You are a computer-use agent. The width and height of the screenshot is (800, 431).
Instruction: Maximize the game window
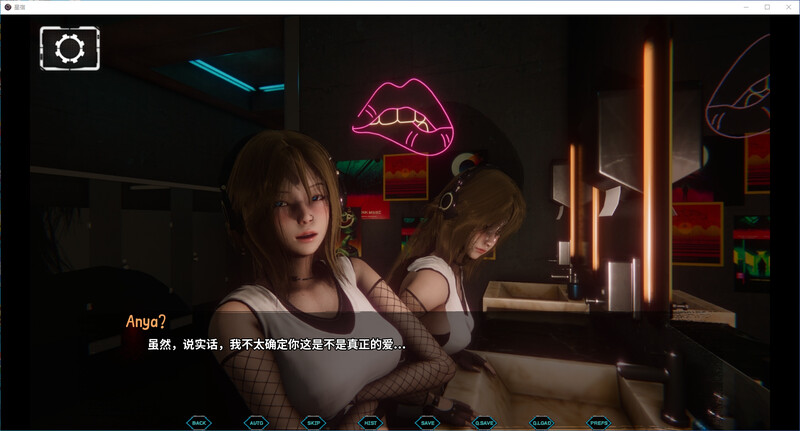tap(767, 6)
